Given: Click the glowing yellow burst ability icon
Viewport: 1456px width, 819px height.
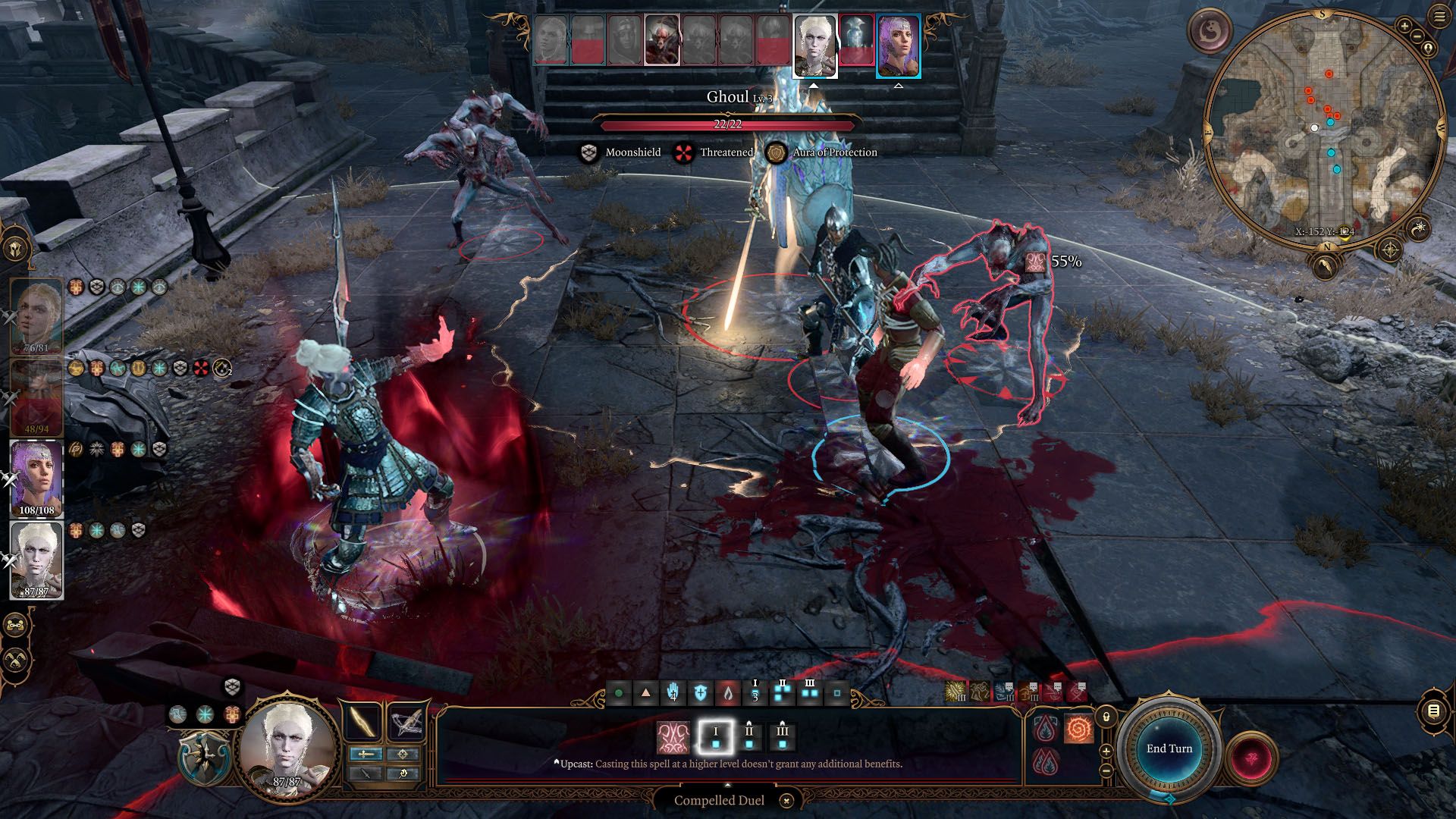Looking at the screenshot, I should pyautogui.click(x=956, y=692).
